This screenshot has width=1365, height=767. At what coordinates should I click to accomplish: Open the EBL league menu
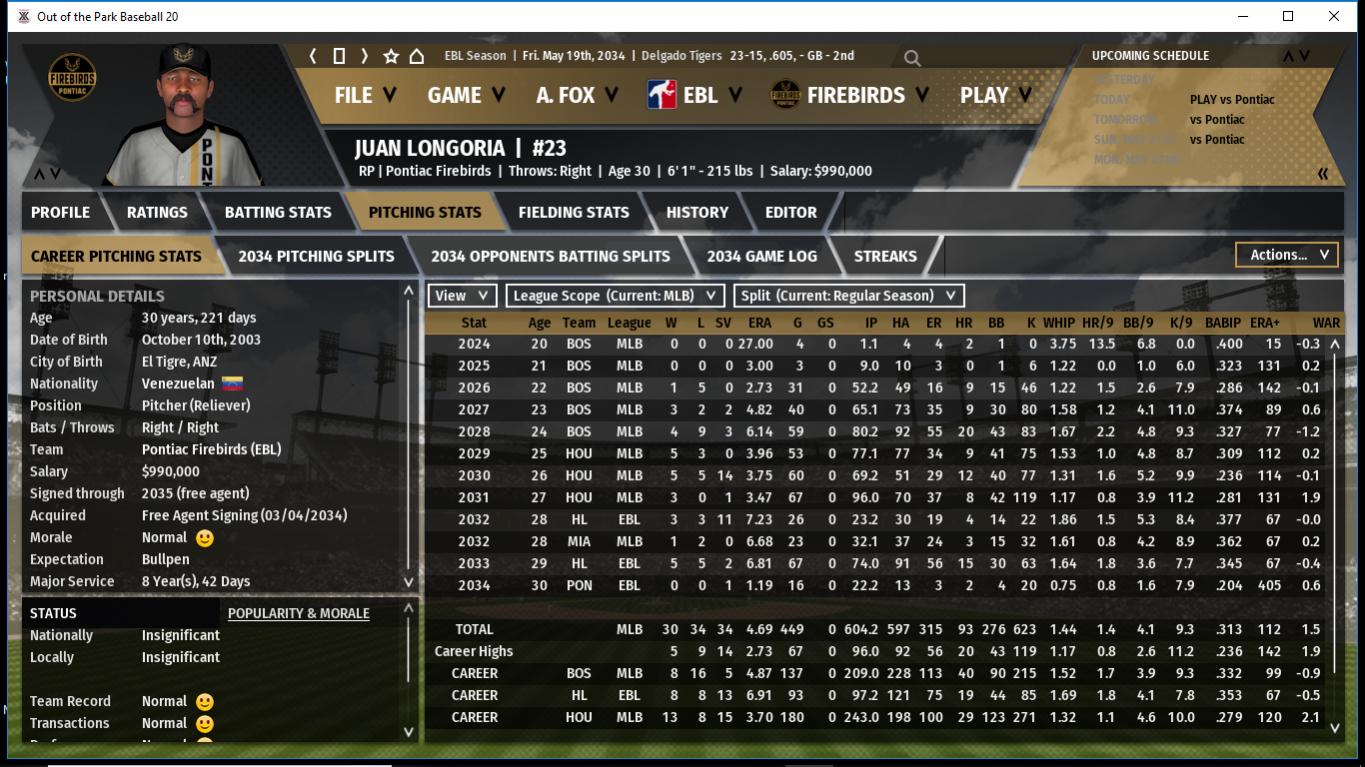[x=696, y=95]
